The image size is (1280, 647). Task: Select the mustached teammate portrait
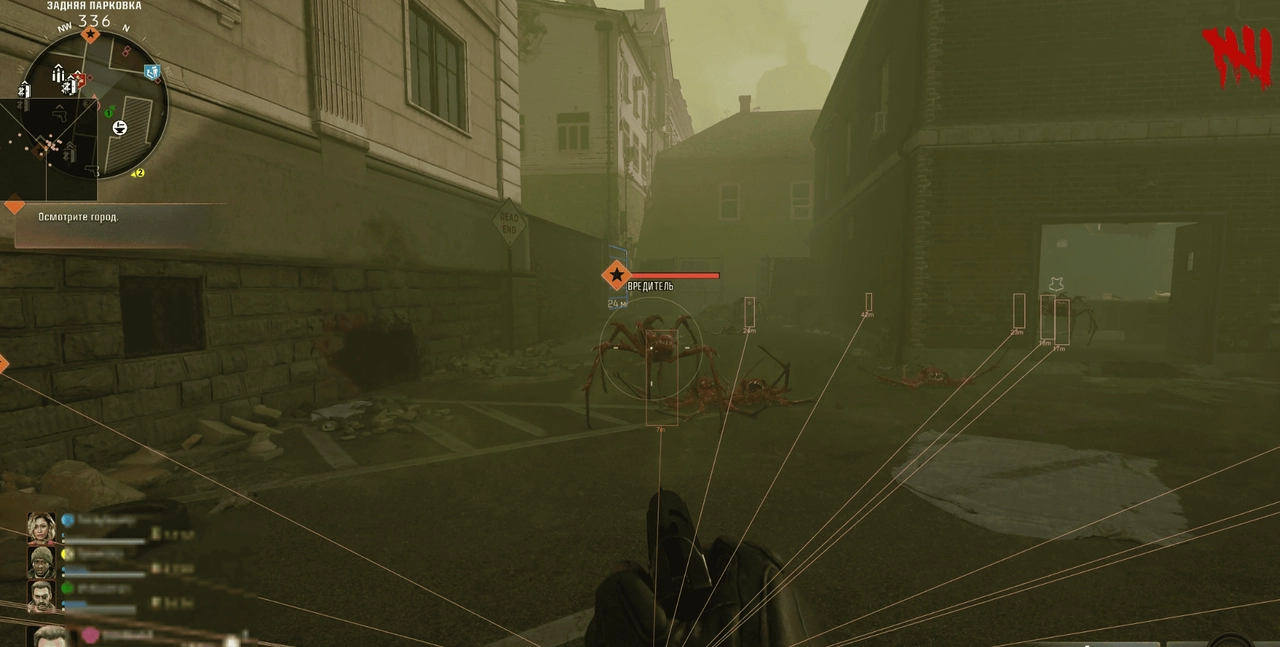click(x=41, y=596)
